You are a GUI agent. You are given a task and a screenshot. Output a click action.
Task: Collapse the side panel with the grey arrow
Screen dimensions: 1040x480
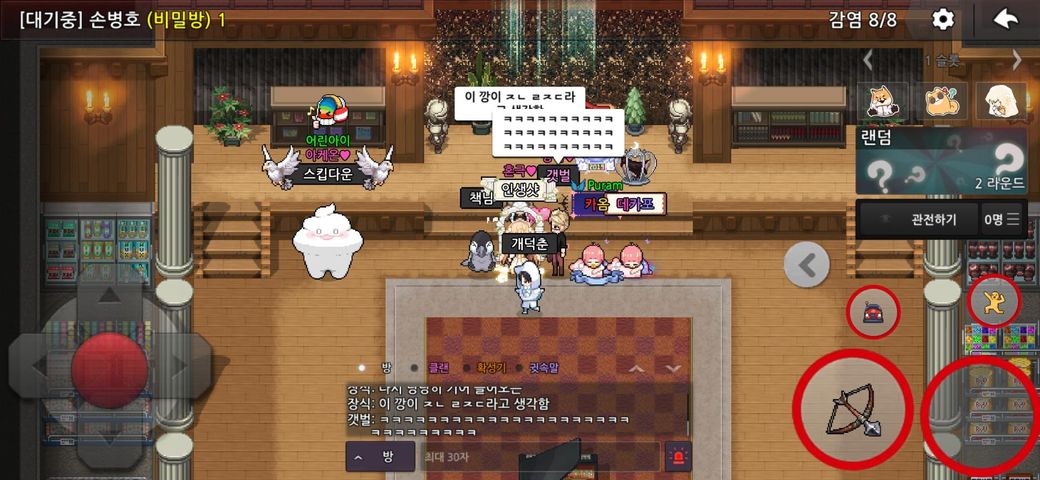(x=807, y=265)
